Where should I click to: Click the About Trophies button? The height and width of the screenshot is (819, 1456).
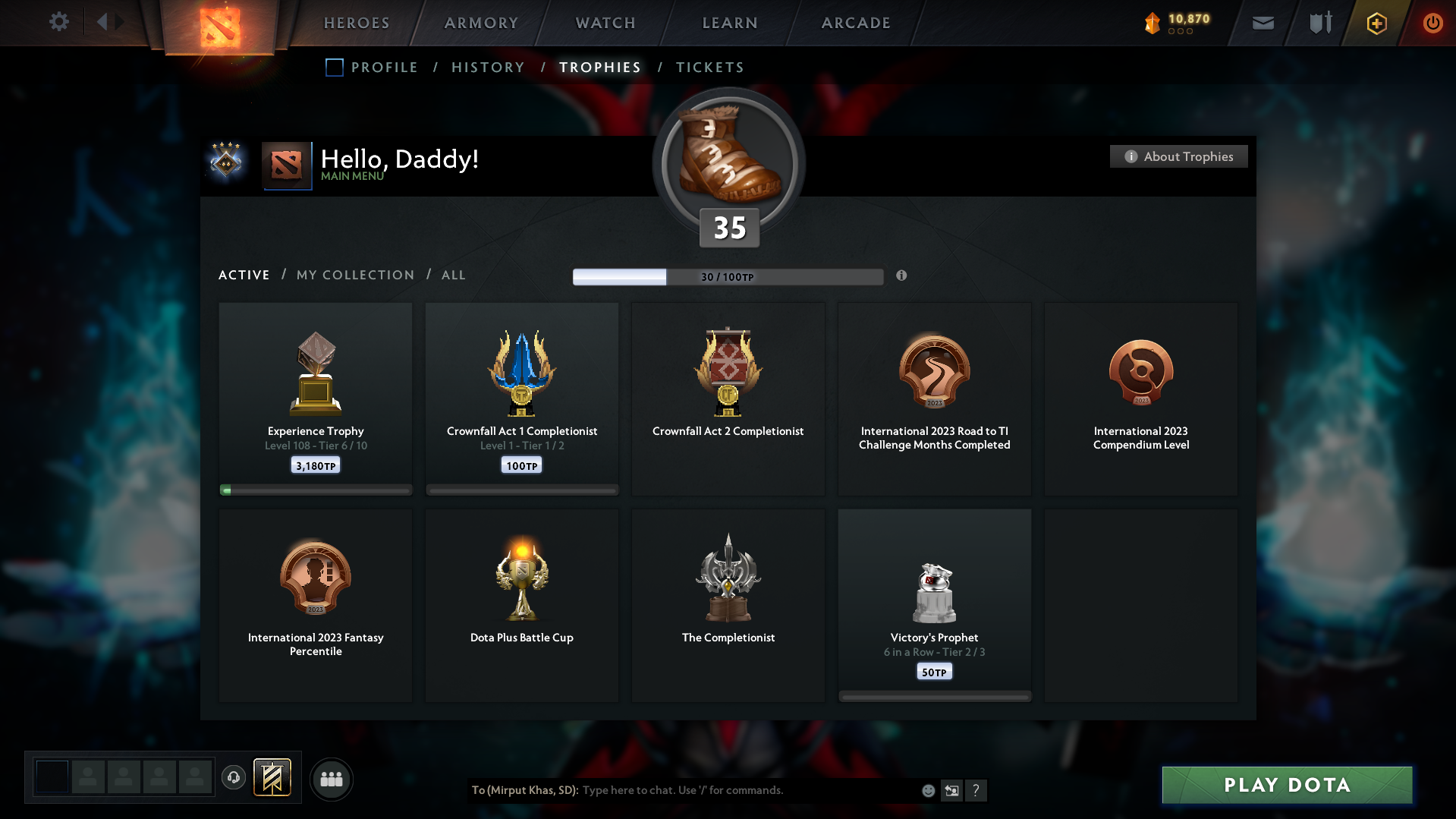click(1178, 156)
